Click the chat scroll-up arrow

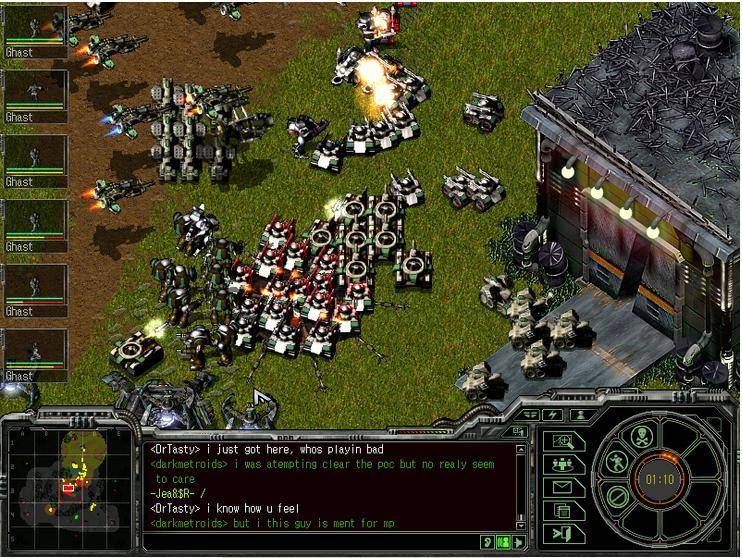520,449
